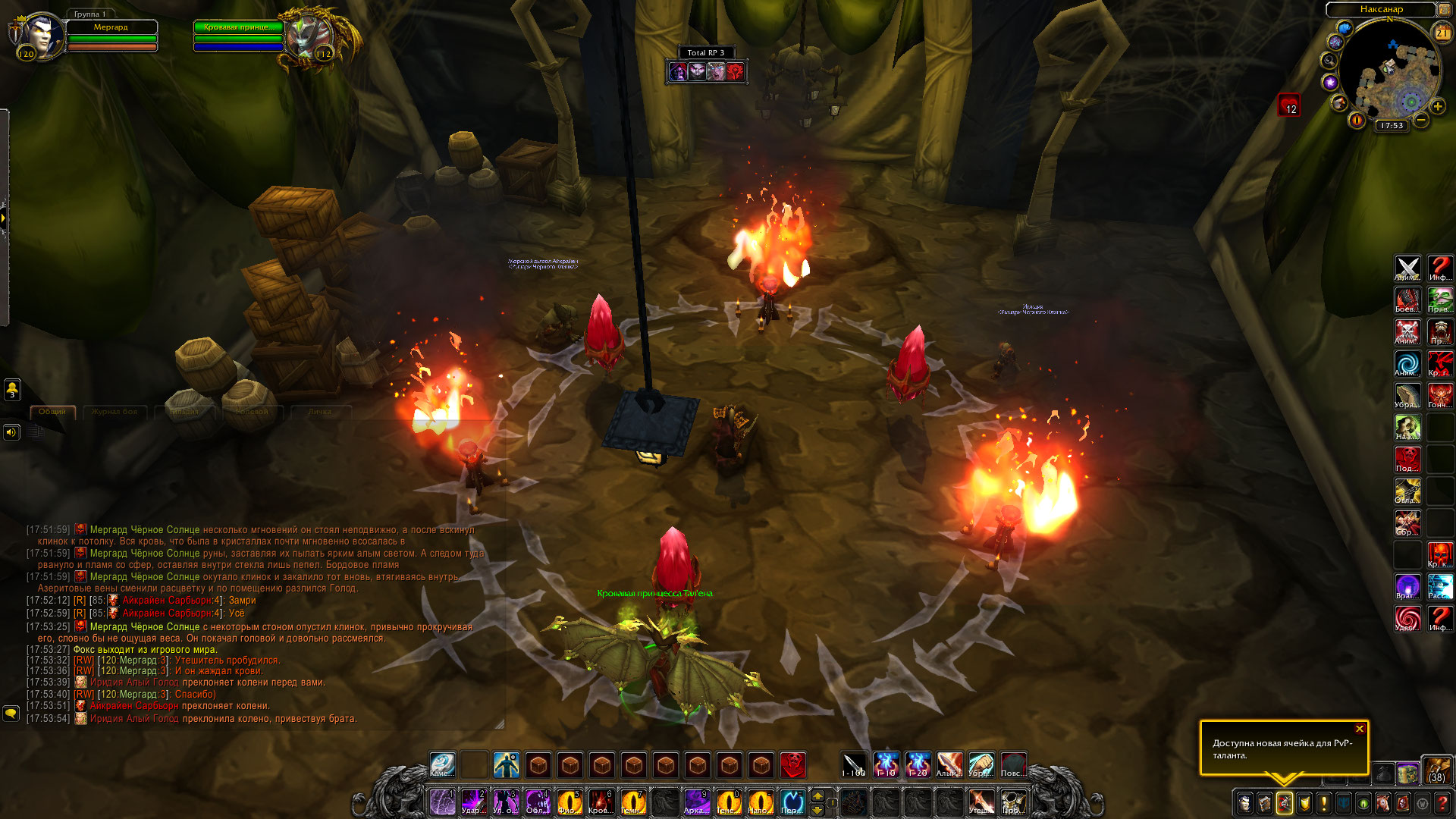Close the PvP talent slot notification
1456x819 pixels.
pyautogui.click(x=1360, y=729)
